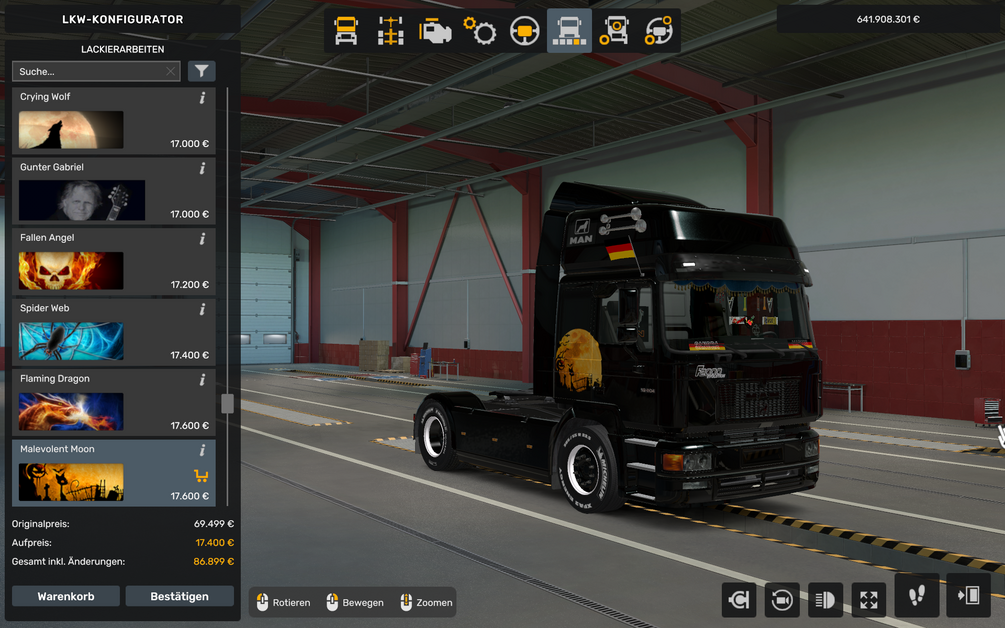The width and height of the screenshot is (1005, 628).
Task: Open the Warenkorb shopping cart
Action: click(x=66, y=596)
